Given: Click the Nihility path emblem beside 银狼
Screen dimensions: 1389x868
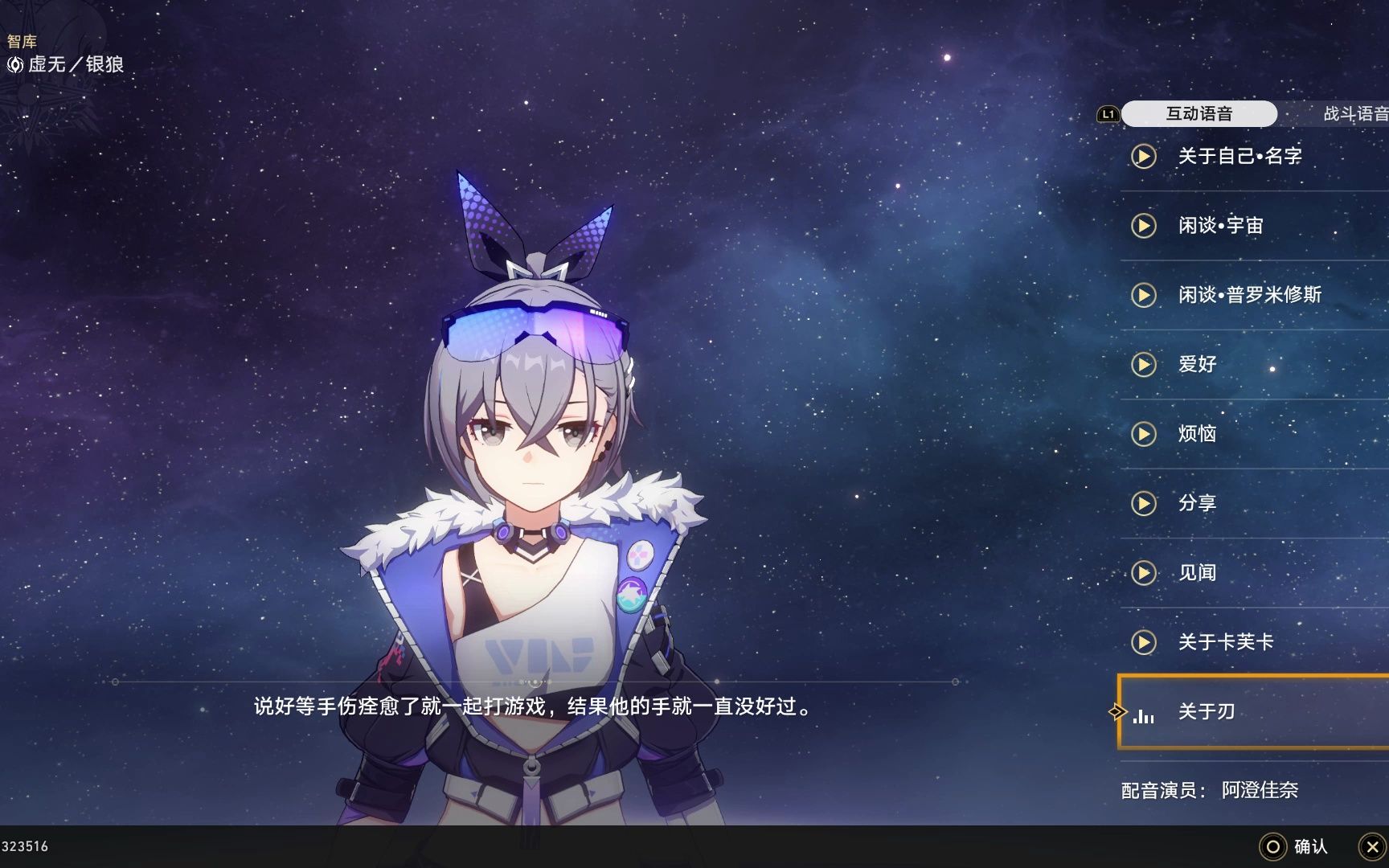Looking at the screenshot, I should pos(15,64).
